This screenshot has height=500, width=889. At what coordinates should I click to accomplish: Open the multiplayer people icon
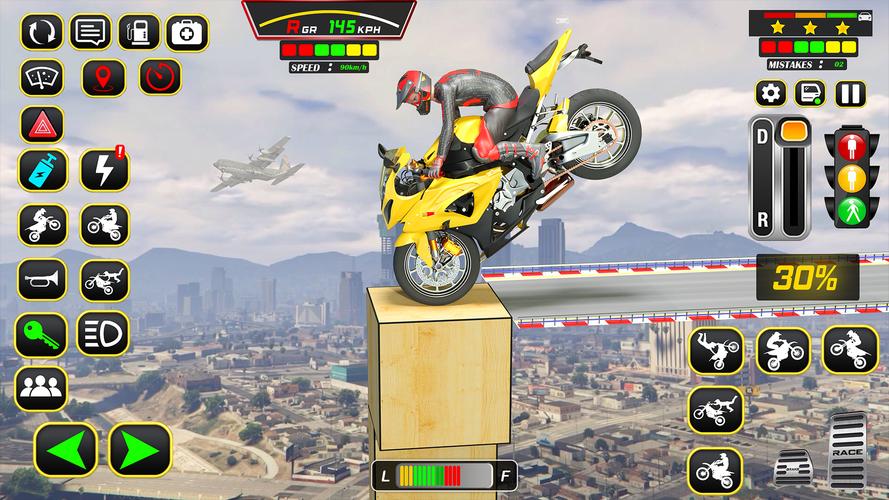click(x=41, y=387)
